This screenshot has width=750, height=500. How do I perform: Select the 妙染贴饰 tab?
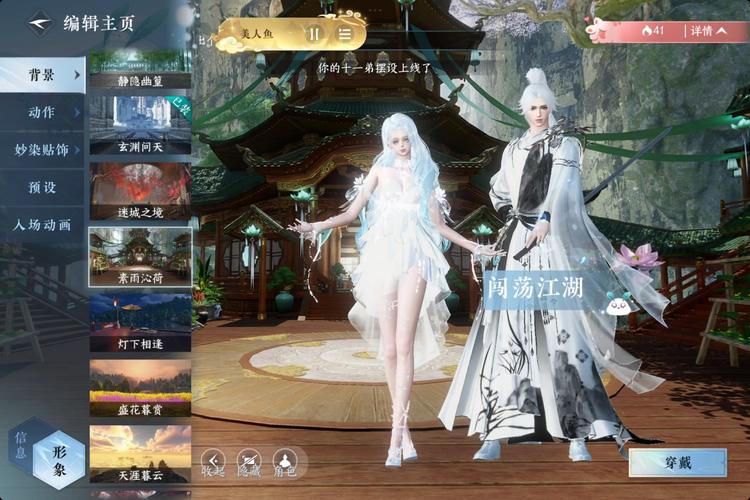[42, 150]
